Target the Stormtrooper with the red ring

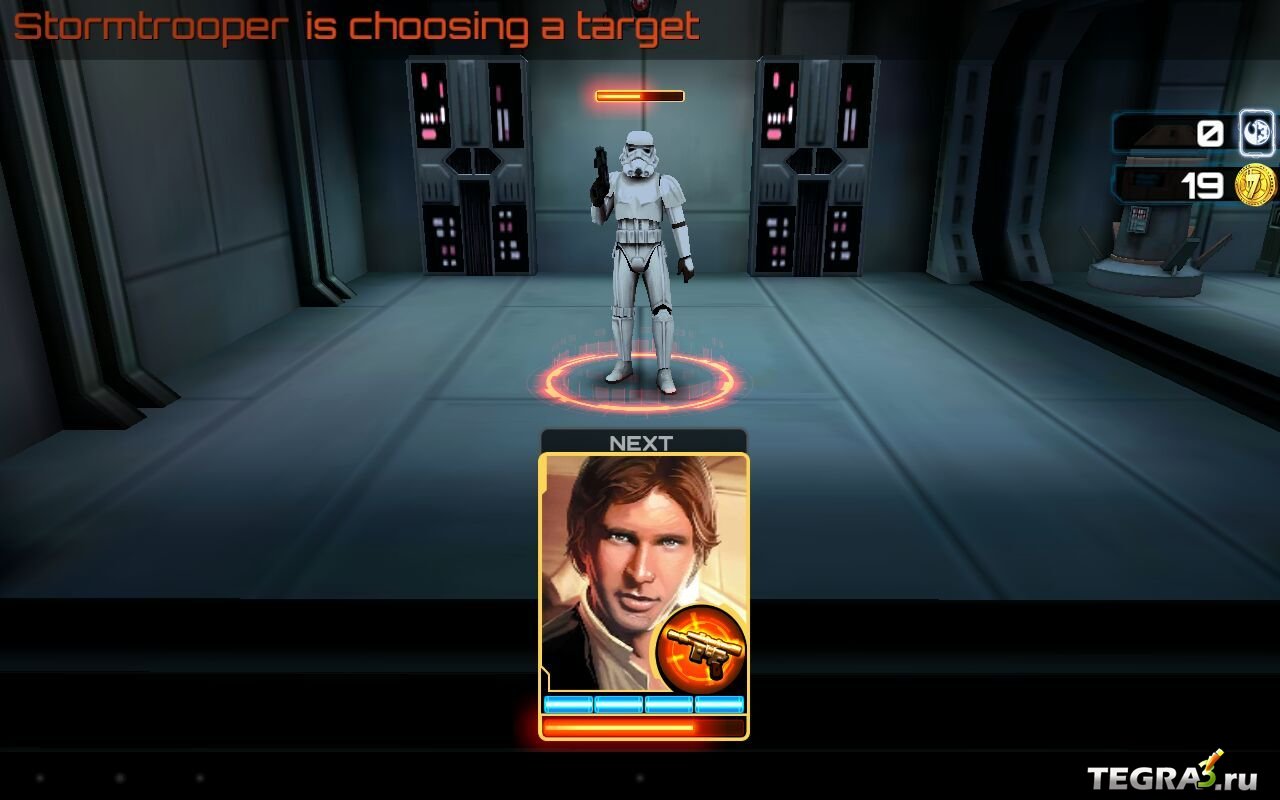click(x=640, y=270)
